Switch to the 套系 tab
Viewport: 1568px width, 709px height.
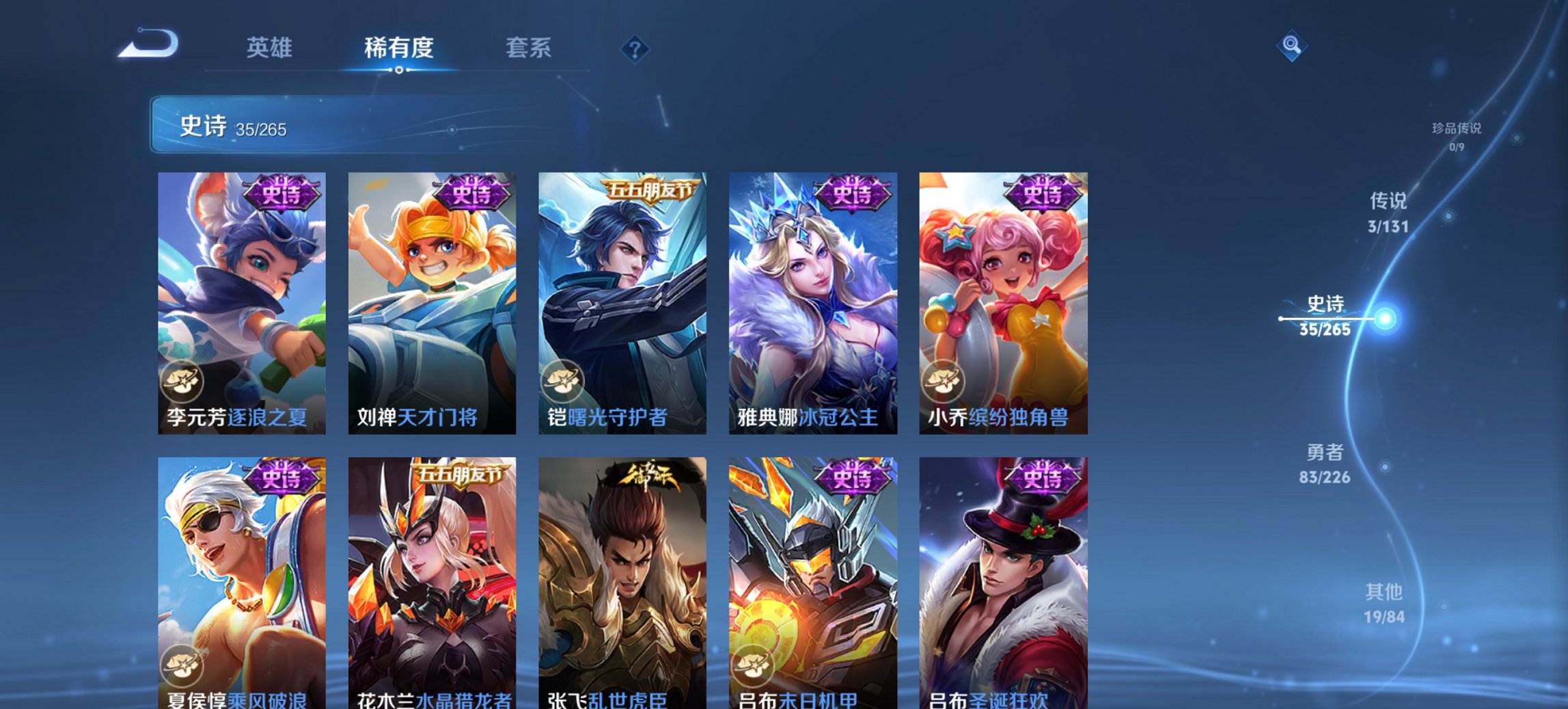point(529,48)
